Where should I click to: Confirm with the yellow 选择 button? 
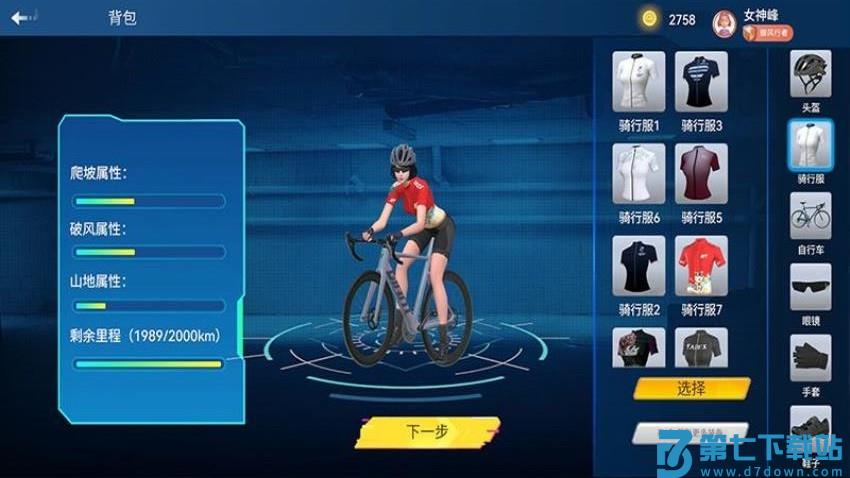coord(691,388)
